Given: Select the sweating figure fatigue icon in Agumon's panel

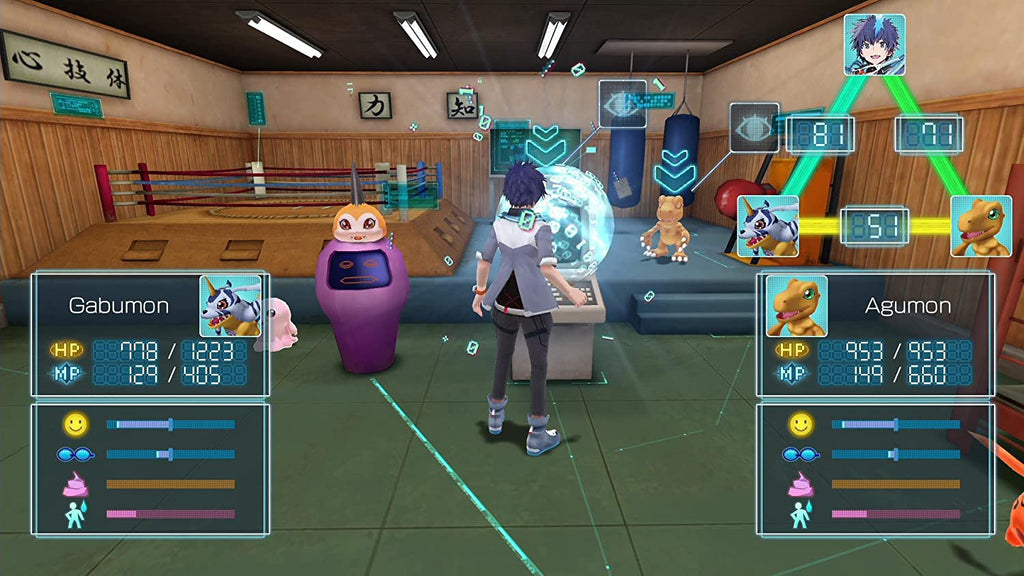Looking at the screenshot, I should coord(801,514).
